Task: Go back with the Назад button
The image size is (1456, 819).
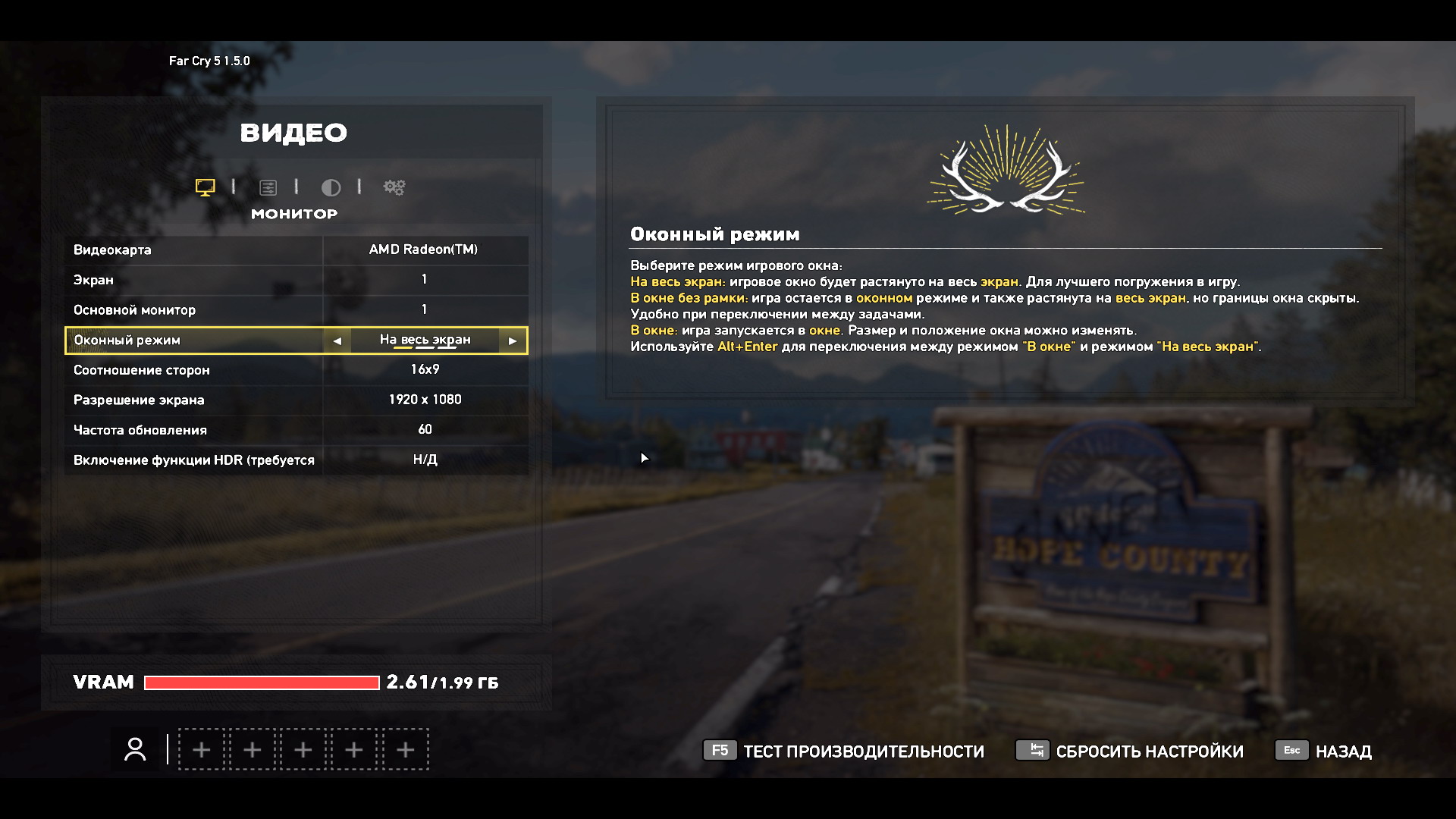Action: [1324, 751]
